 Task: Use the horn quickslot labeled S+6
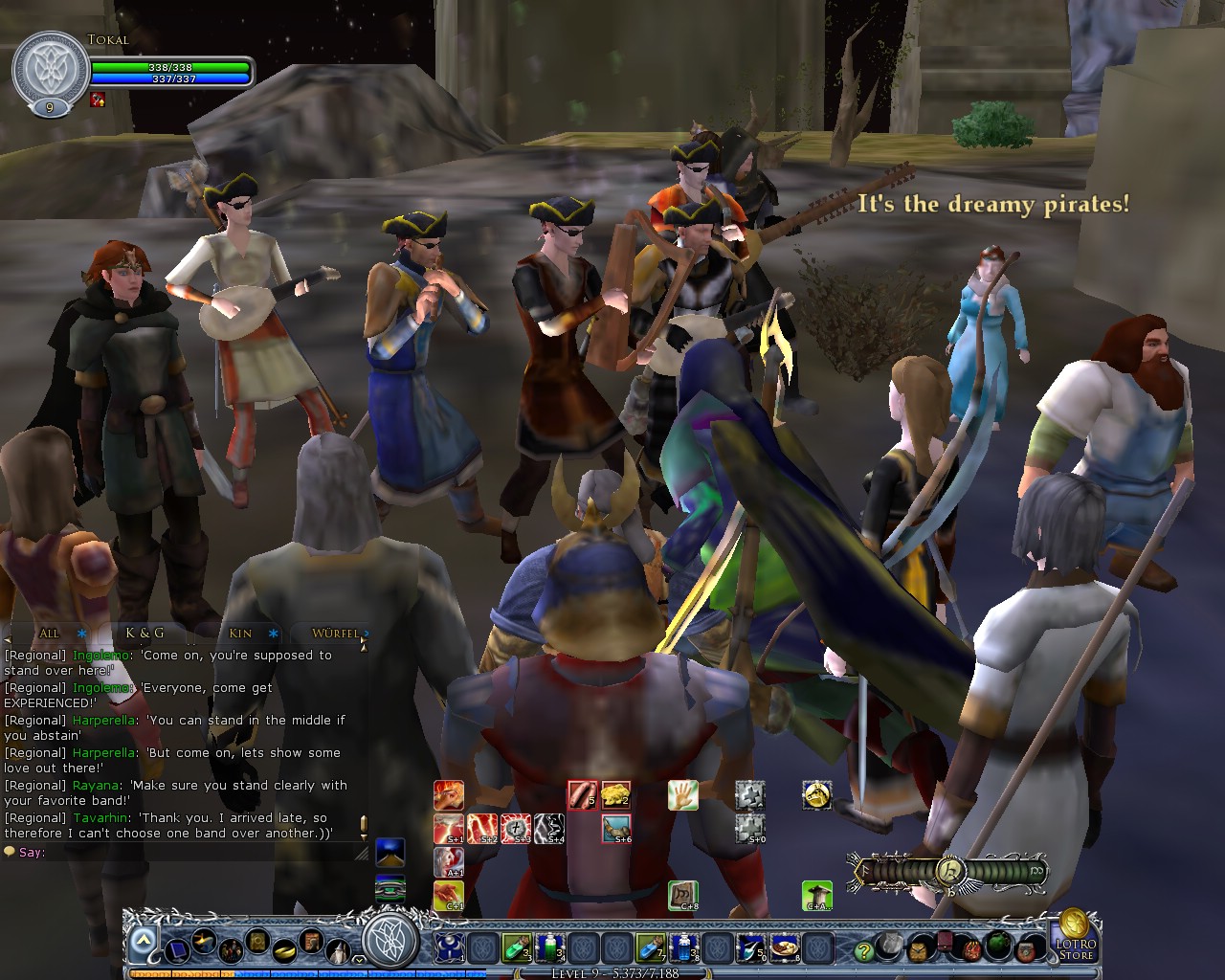[615, 828]
